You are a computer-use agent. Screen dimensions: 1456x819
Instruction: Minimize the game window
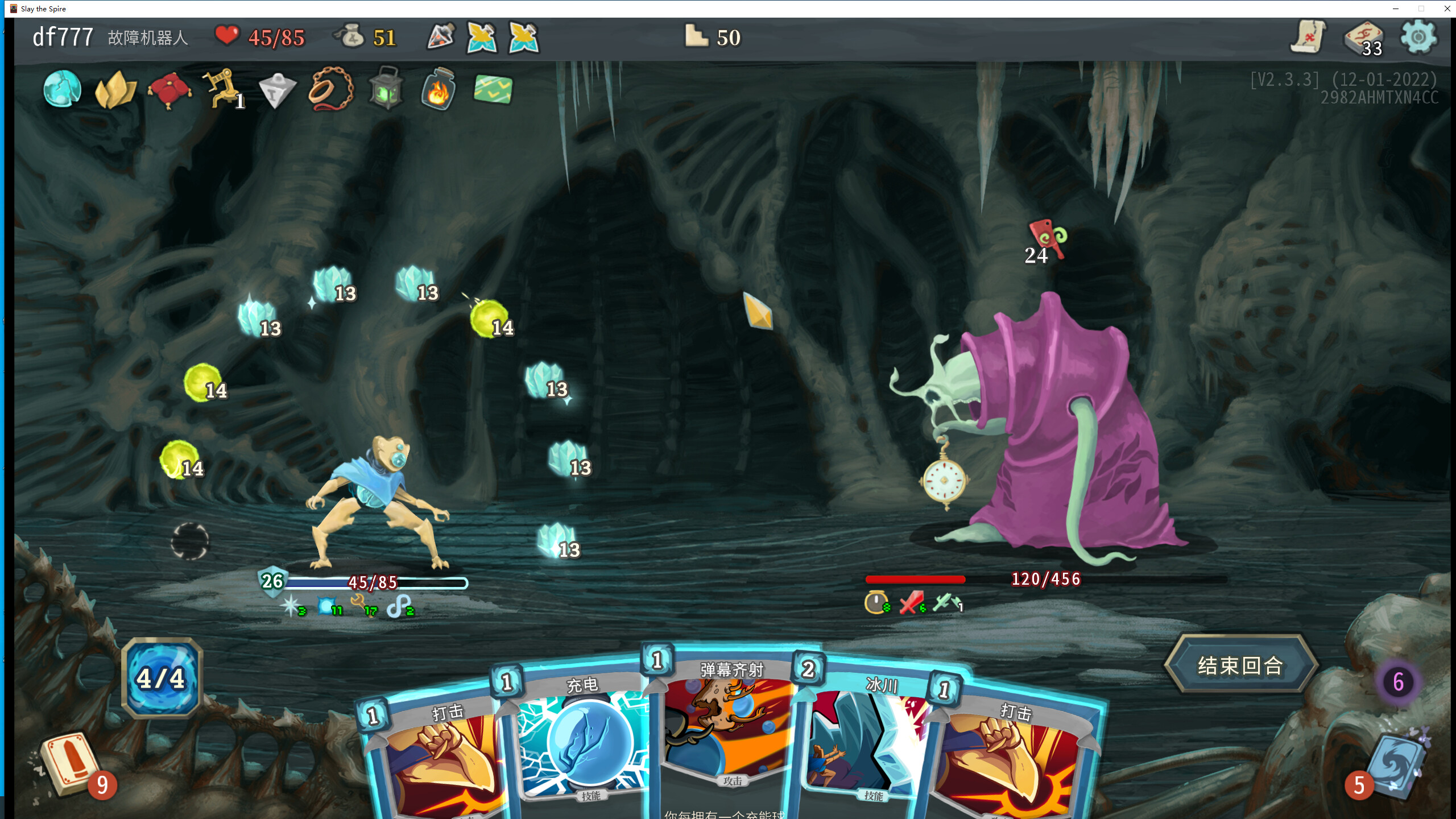[x=1395, y=9]
